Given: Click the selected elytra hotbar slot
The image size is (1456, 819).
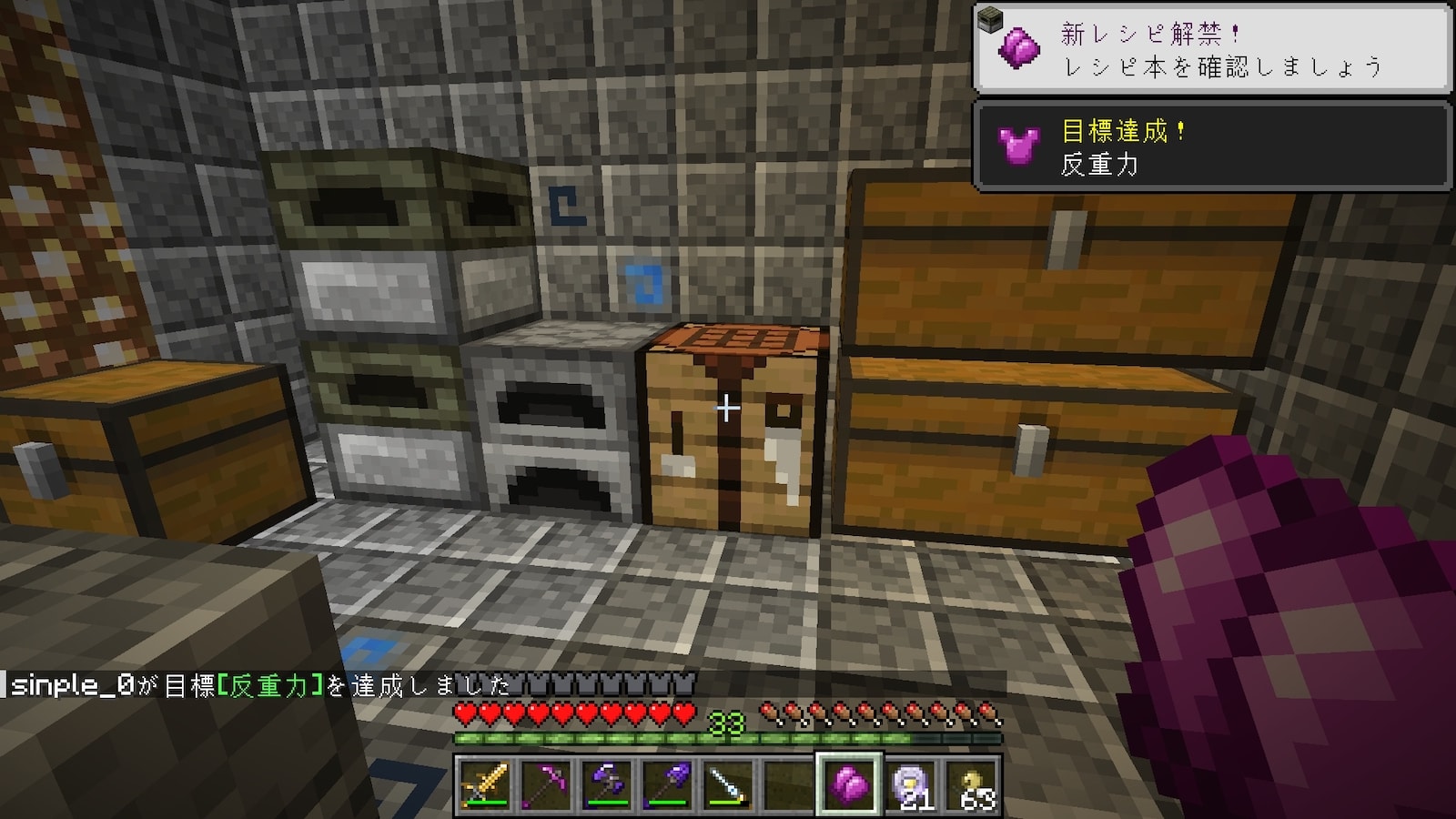Looking at the screenshot, I should click(849, 784).
